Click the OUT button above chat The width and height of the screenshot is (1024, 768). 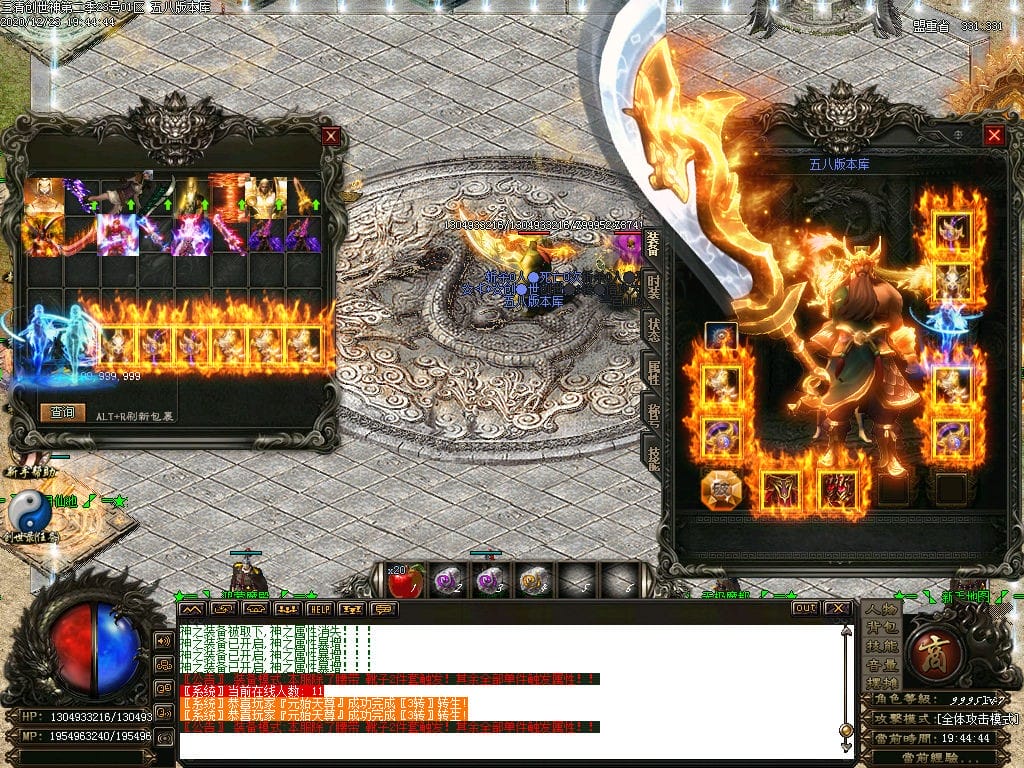click(805, 608)
